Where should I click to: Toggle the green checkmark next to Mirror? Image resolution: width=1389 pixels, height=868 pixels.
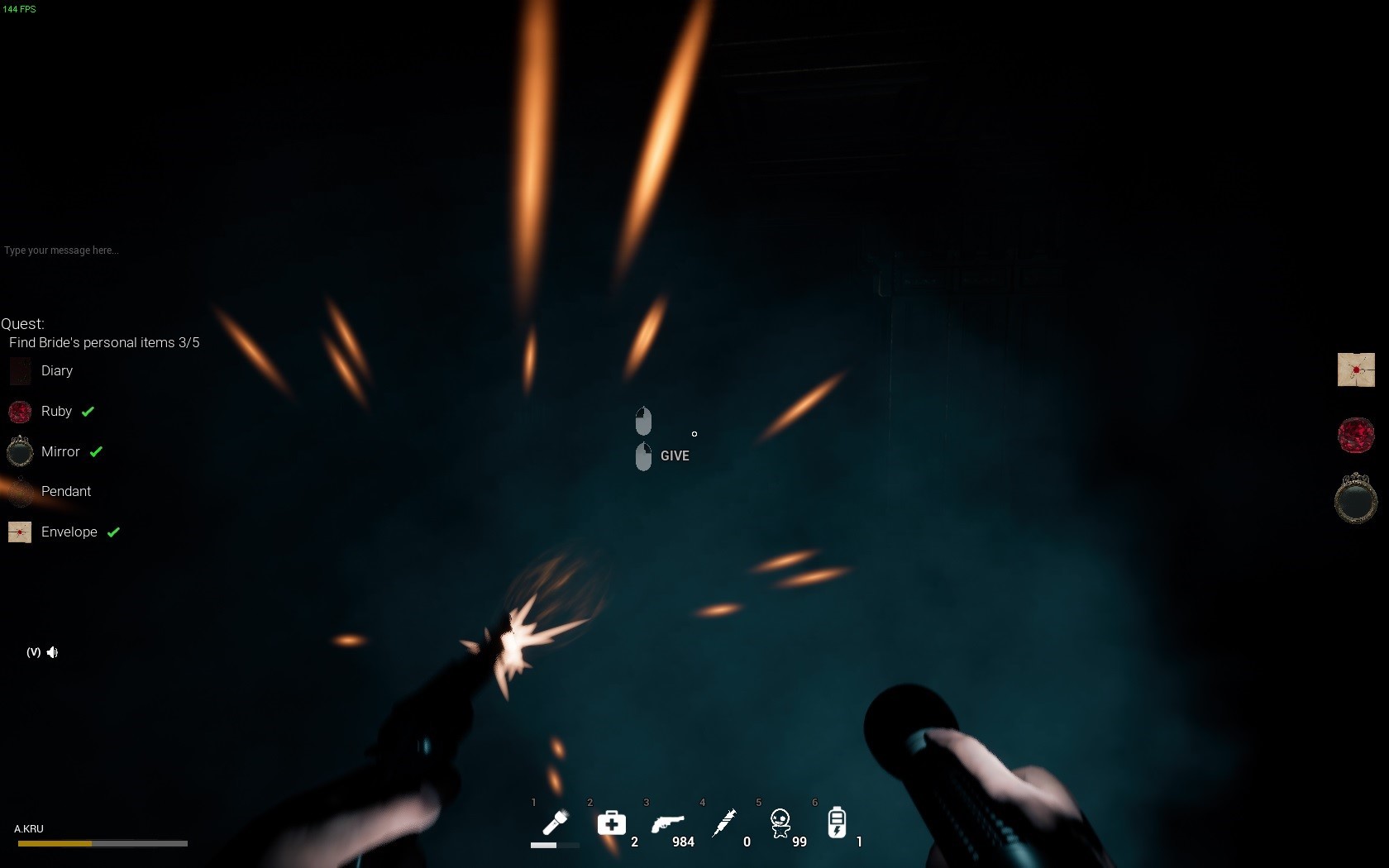pyautogui.click(x=97, y=451)
